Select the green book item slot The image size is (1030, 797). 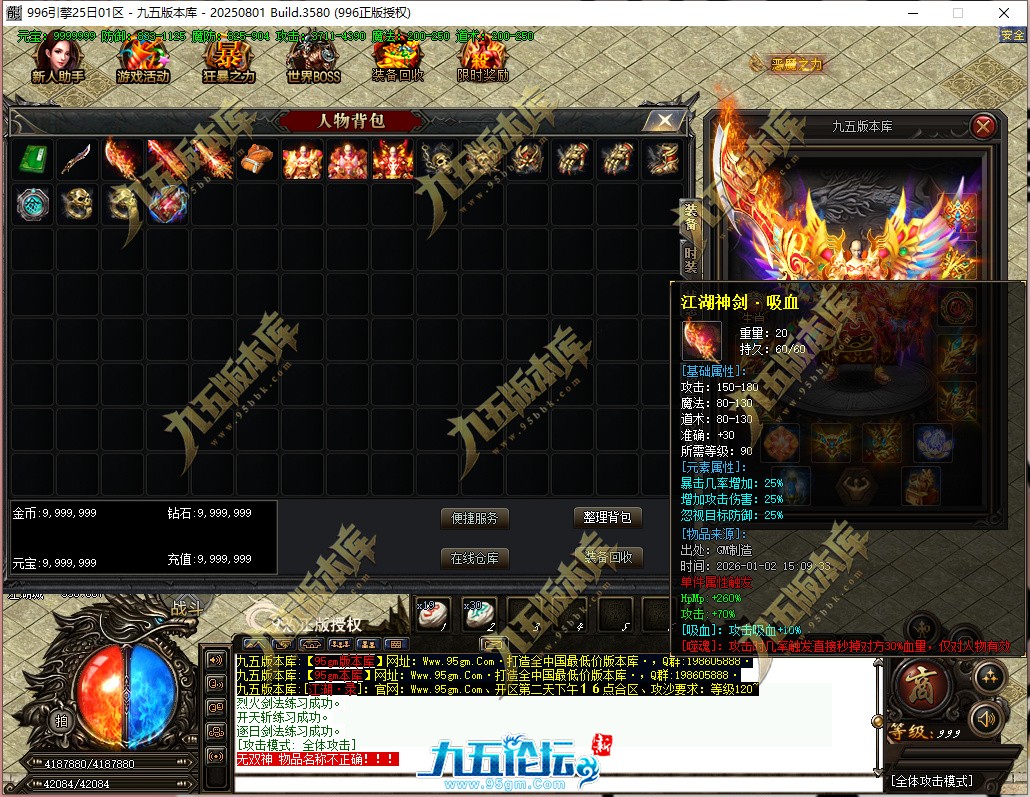33,159
